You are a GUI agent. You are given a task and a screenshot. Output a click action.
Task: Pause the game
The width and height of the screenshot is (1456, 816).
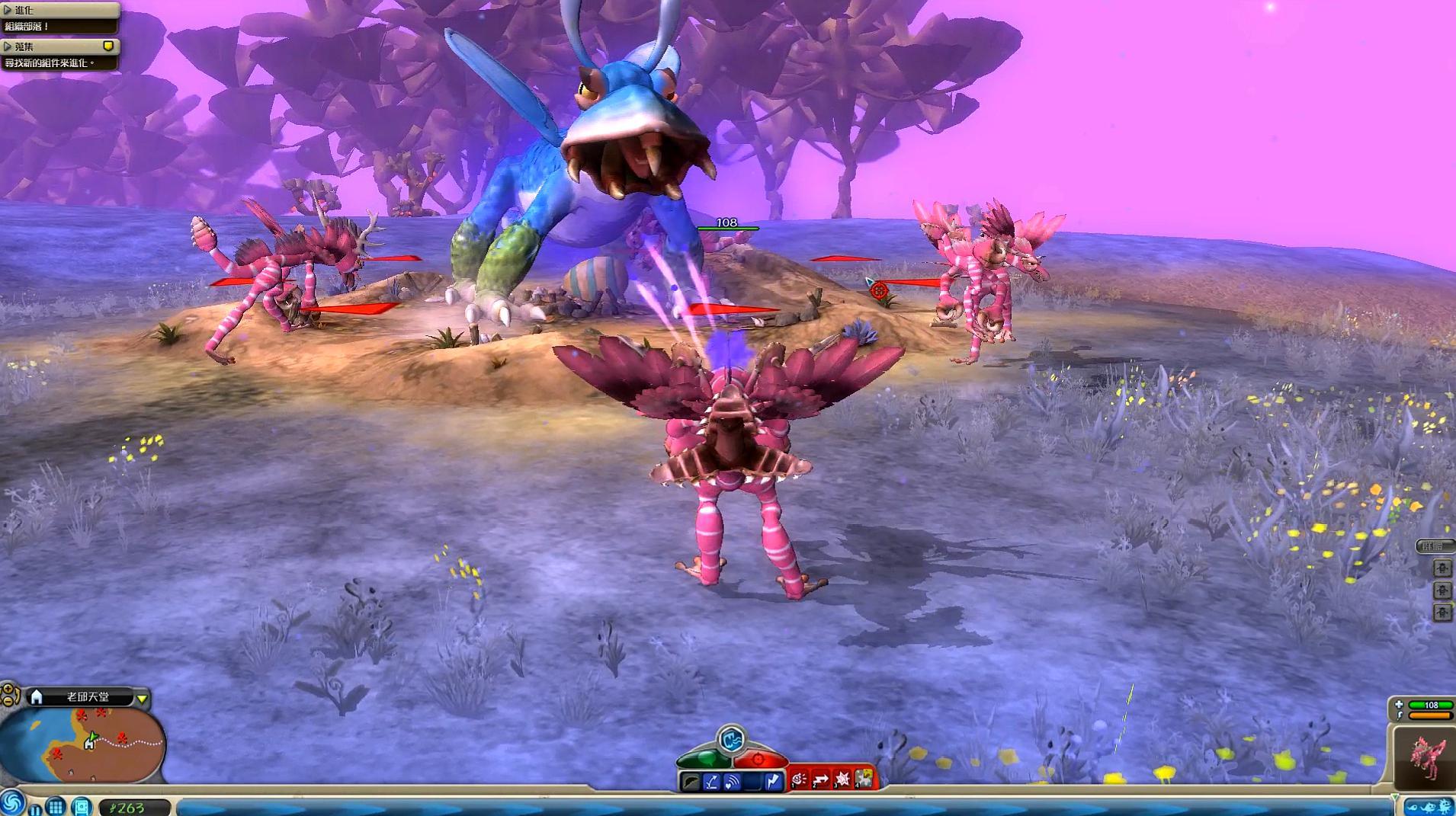[35, 808]
